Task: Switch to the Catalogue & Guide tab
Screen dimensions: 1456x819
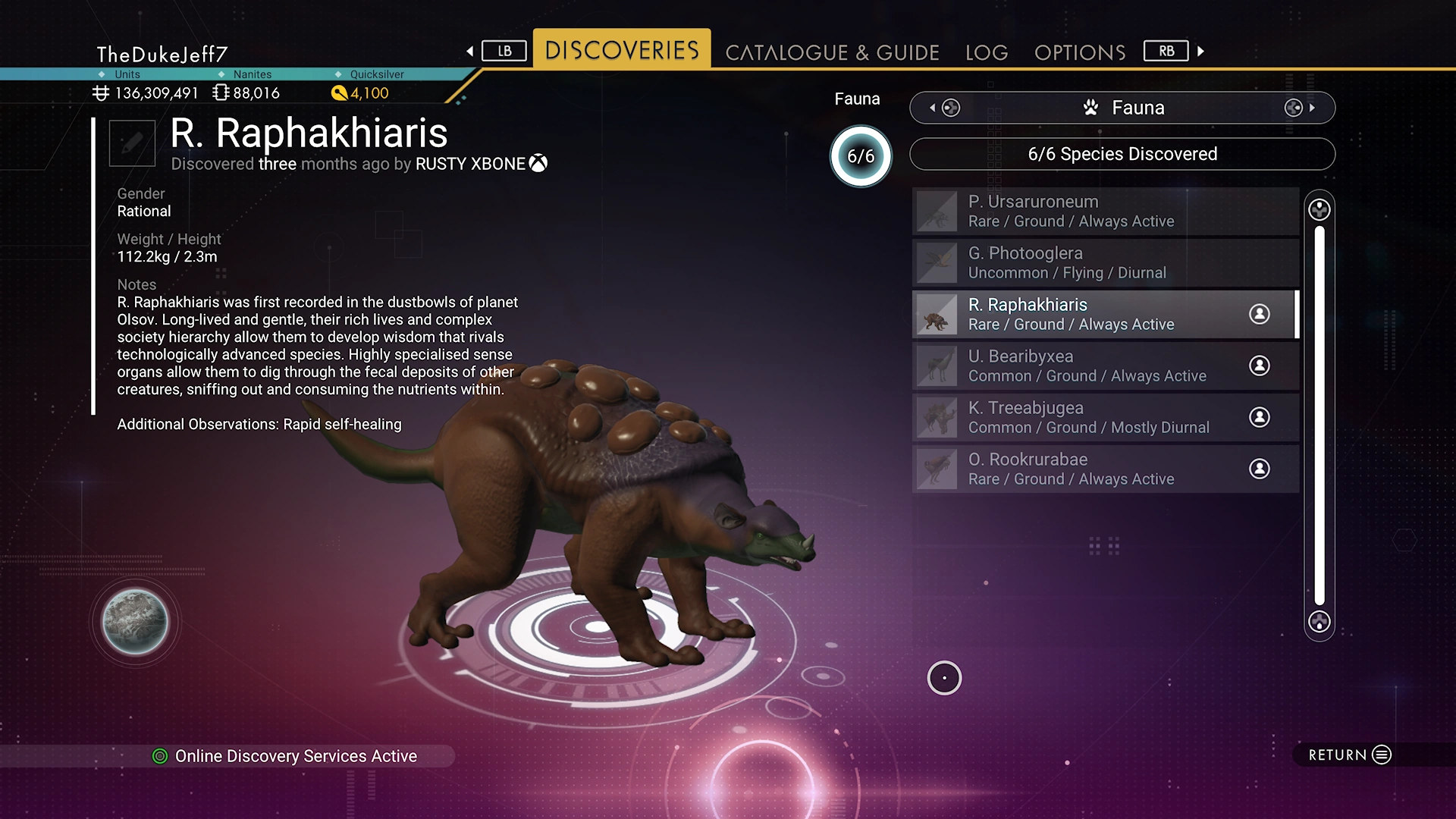Action: (x=832, y=52)
